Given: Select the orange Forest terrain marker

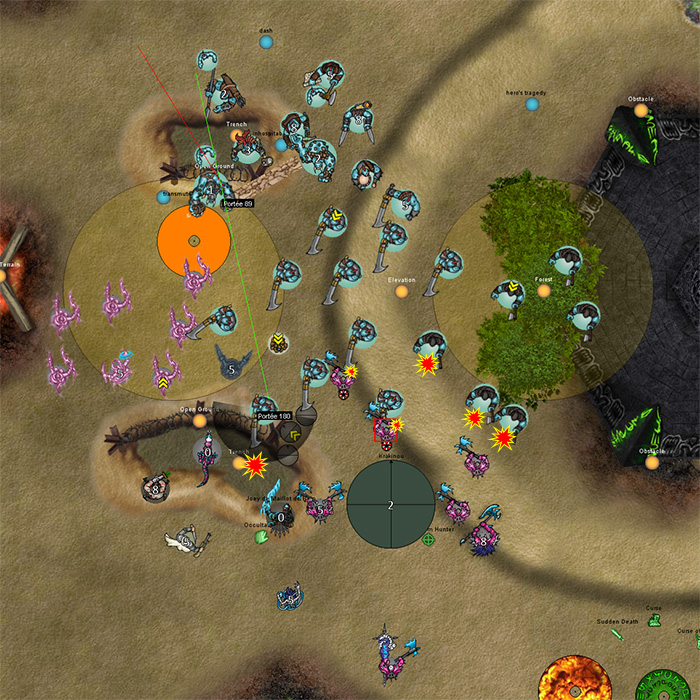Looking at the screenshot, I should click(544, 291).
